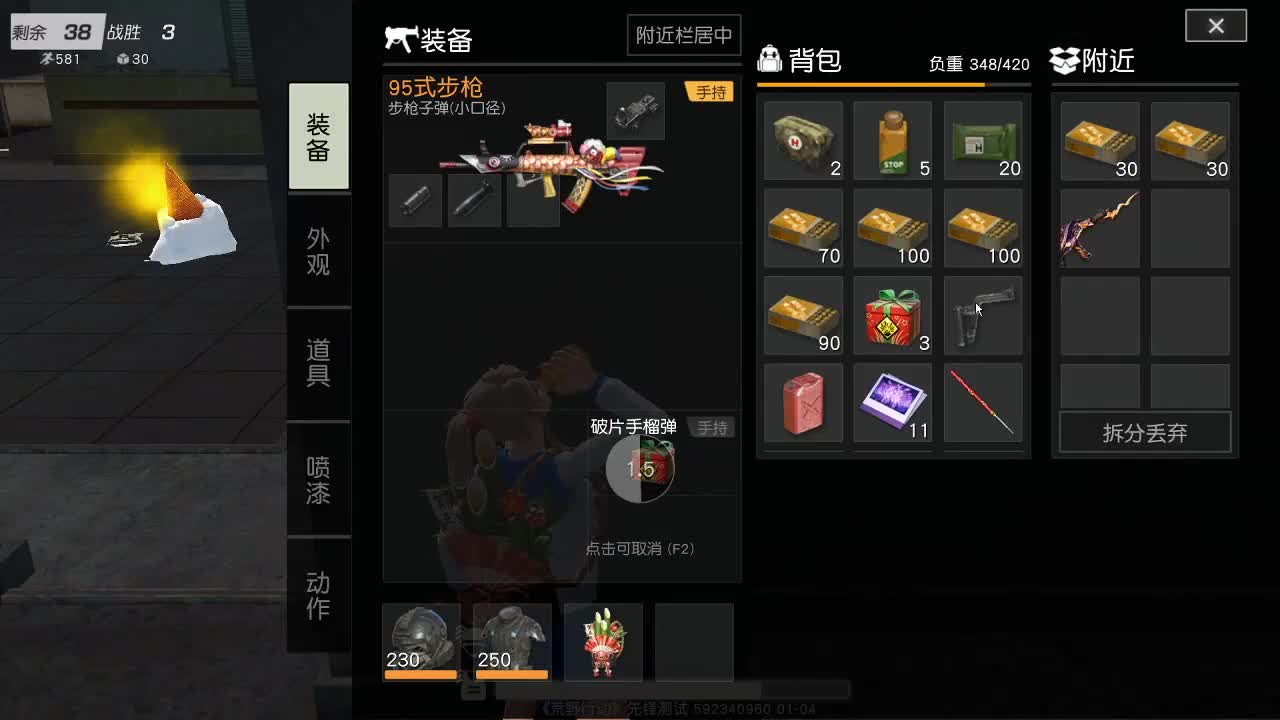Switch to the 喷漆 spray paint tab
The image size is (1280, 720).
click(318, 480)
